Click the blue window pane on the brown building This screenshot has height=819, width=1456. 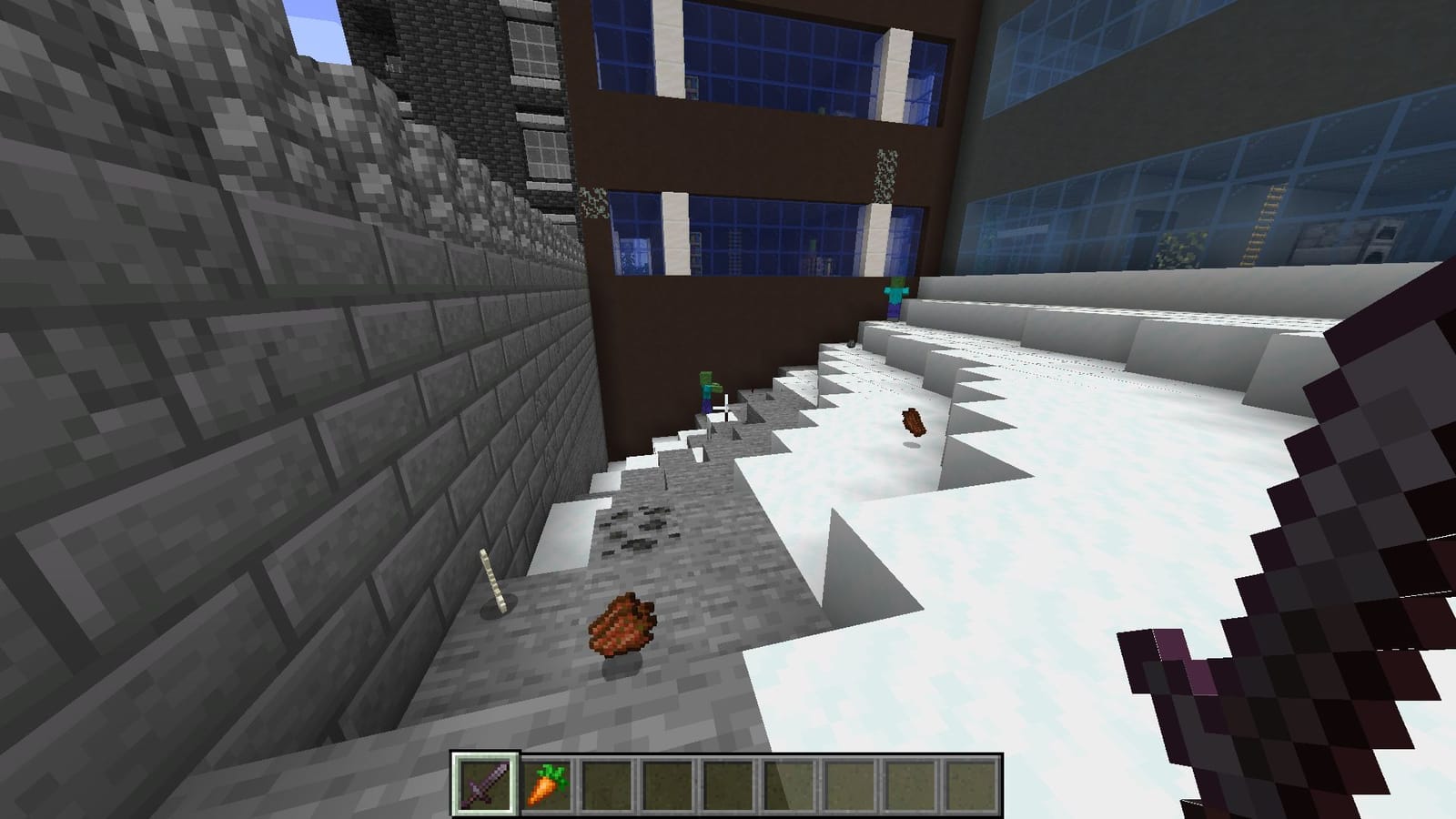(783, 227)
